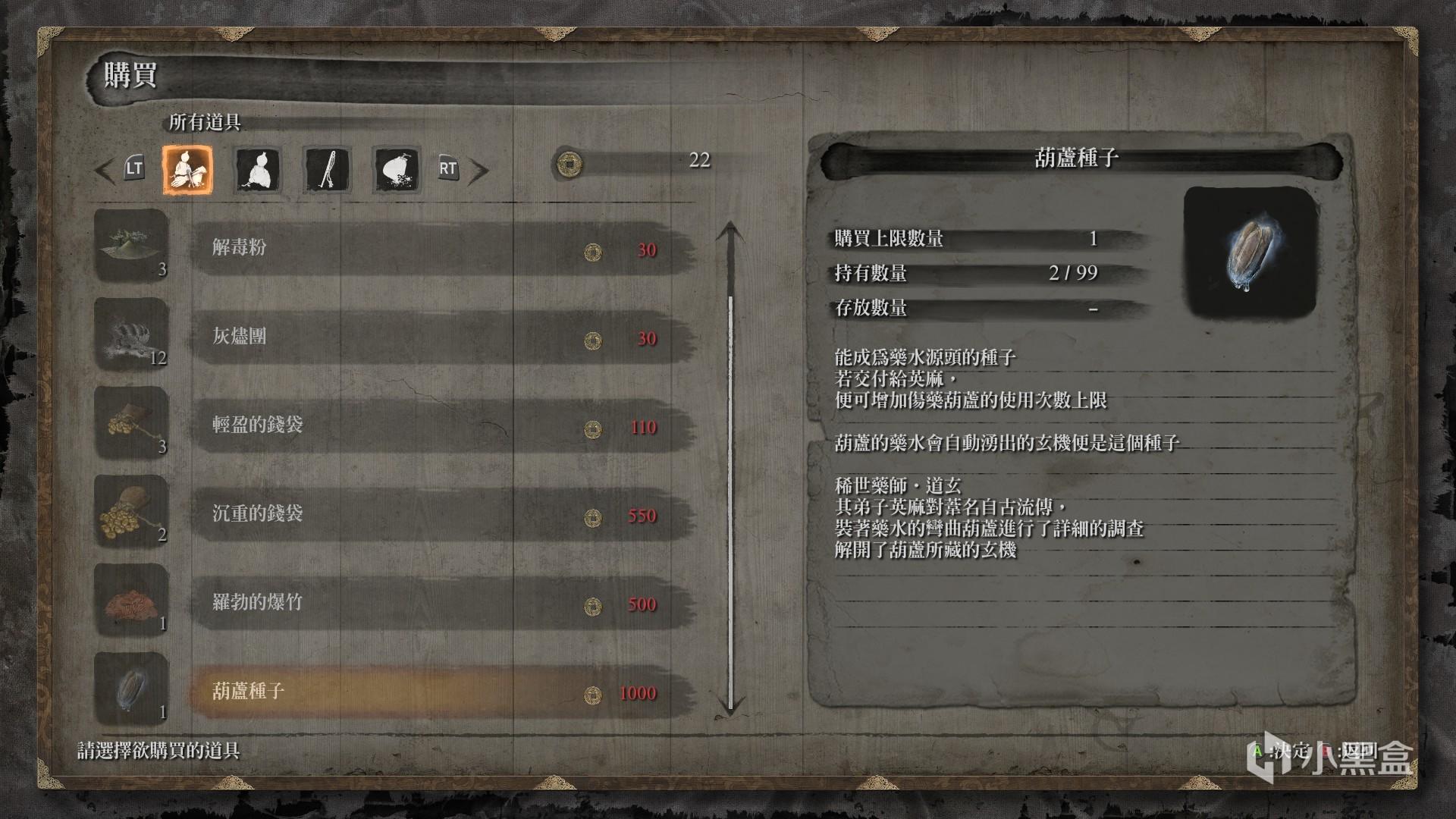Click the 灰燼團 ash clump item icon
This screenshot has height=819, width=1456.
pyautogui.click(x=130, y=334)
